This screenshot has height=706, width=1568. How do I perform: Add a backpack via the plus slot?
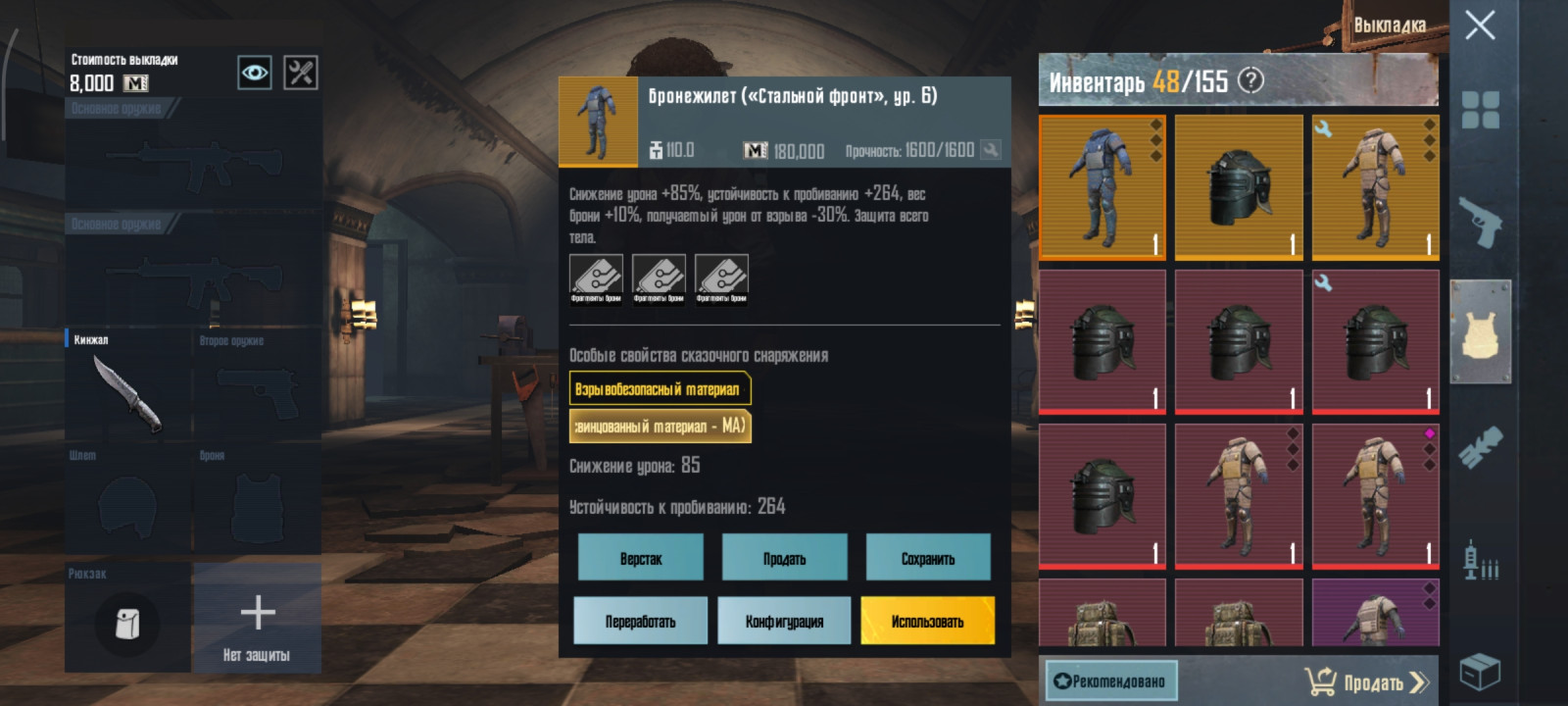point(257,618)
